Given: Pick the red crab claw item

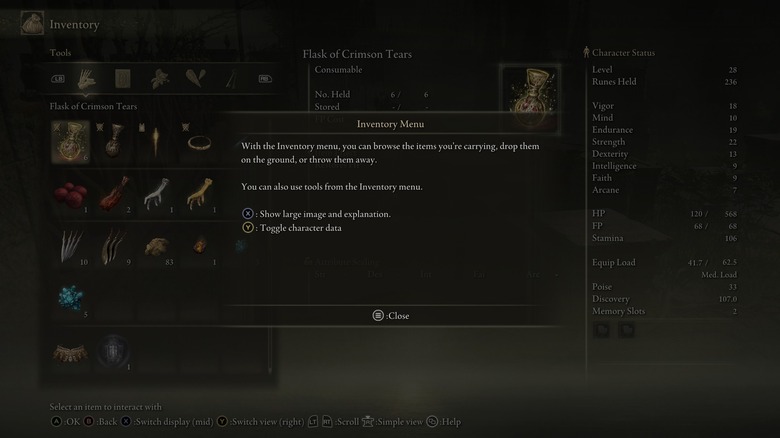Looking at the screenshot, I should click(114, 194).
